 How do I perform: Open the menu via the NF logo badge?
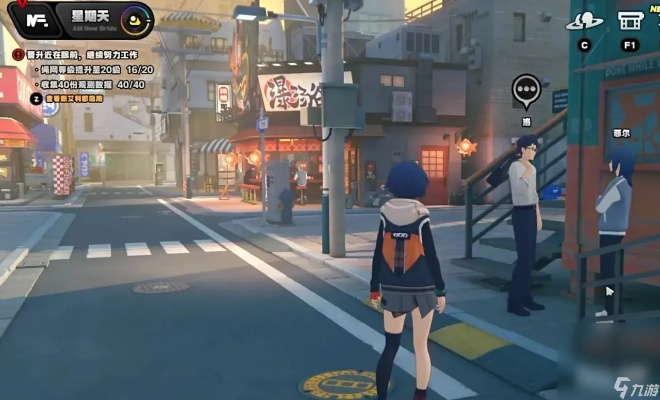(x=39, y=19)
